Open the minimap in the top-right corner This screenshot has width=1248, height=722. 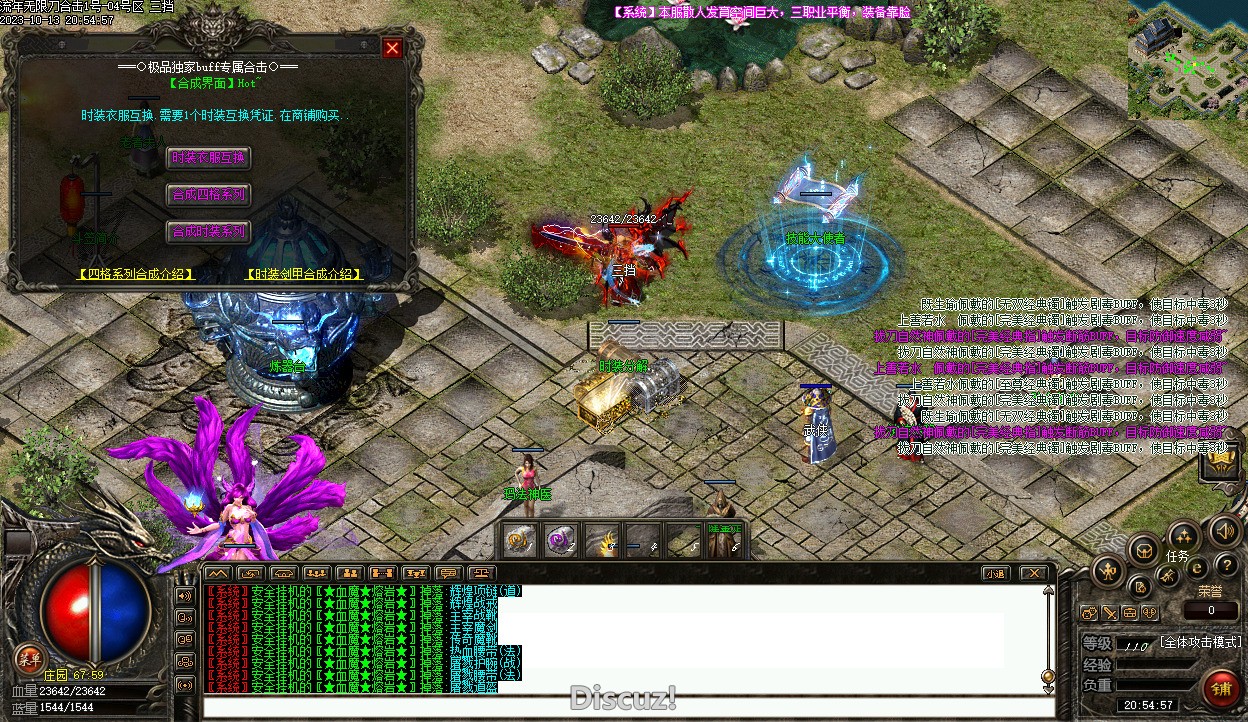click(x=1188, y=62)
